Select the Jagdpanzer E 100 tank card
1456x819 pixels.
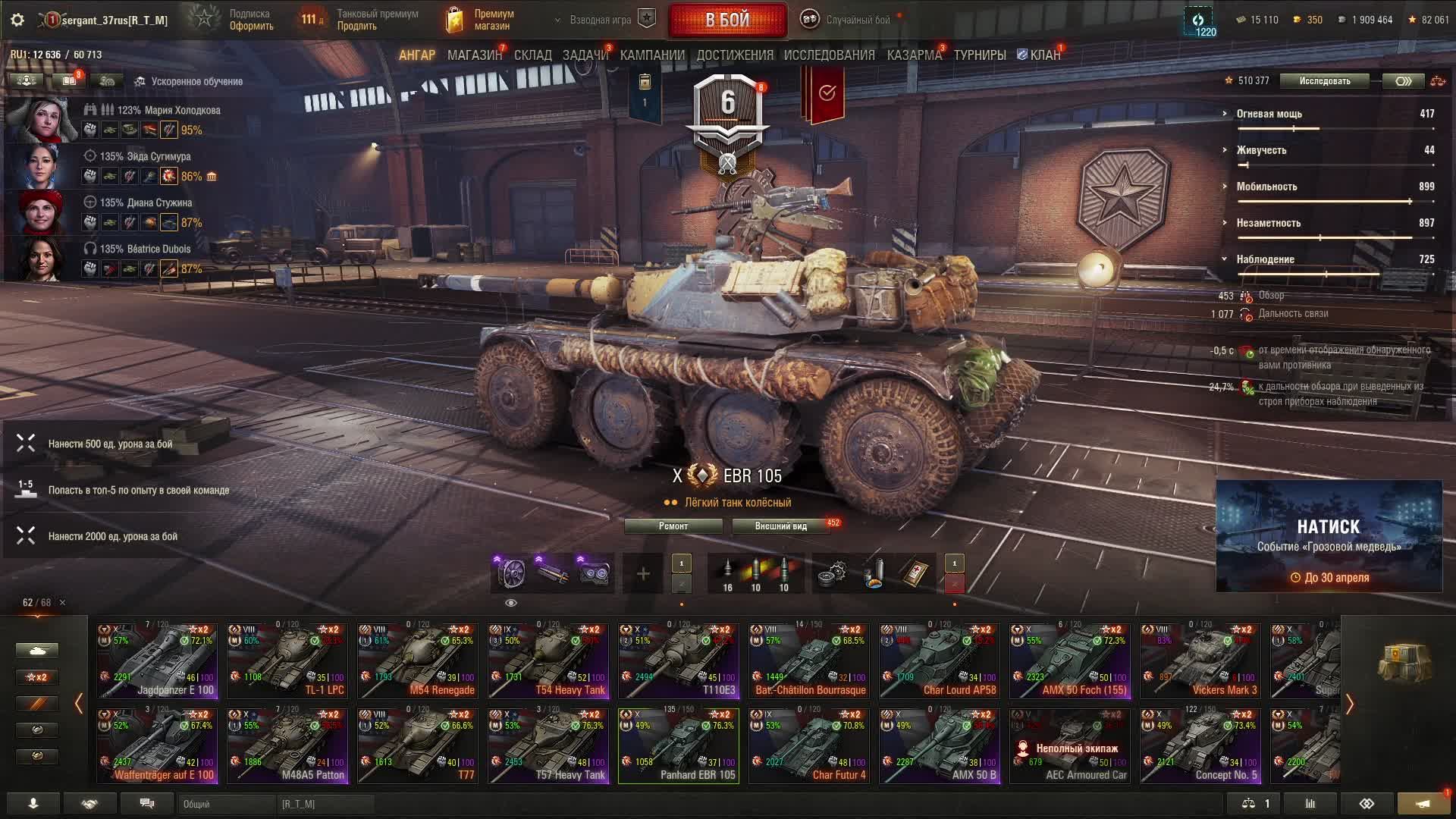pyautogui.click(x=157, y=661)
